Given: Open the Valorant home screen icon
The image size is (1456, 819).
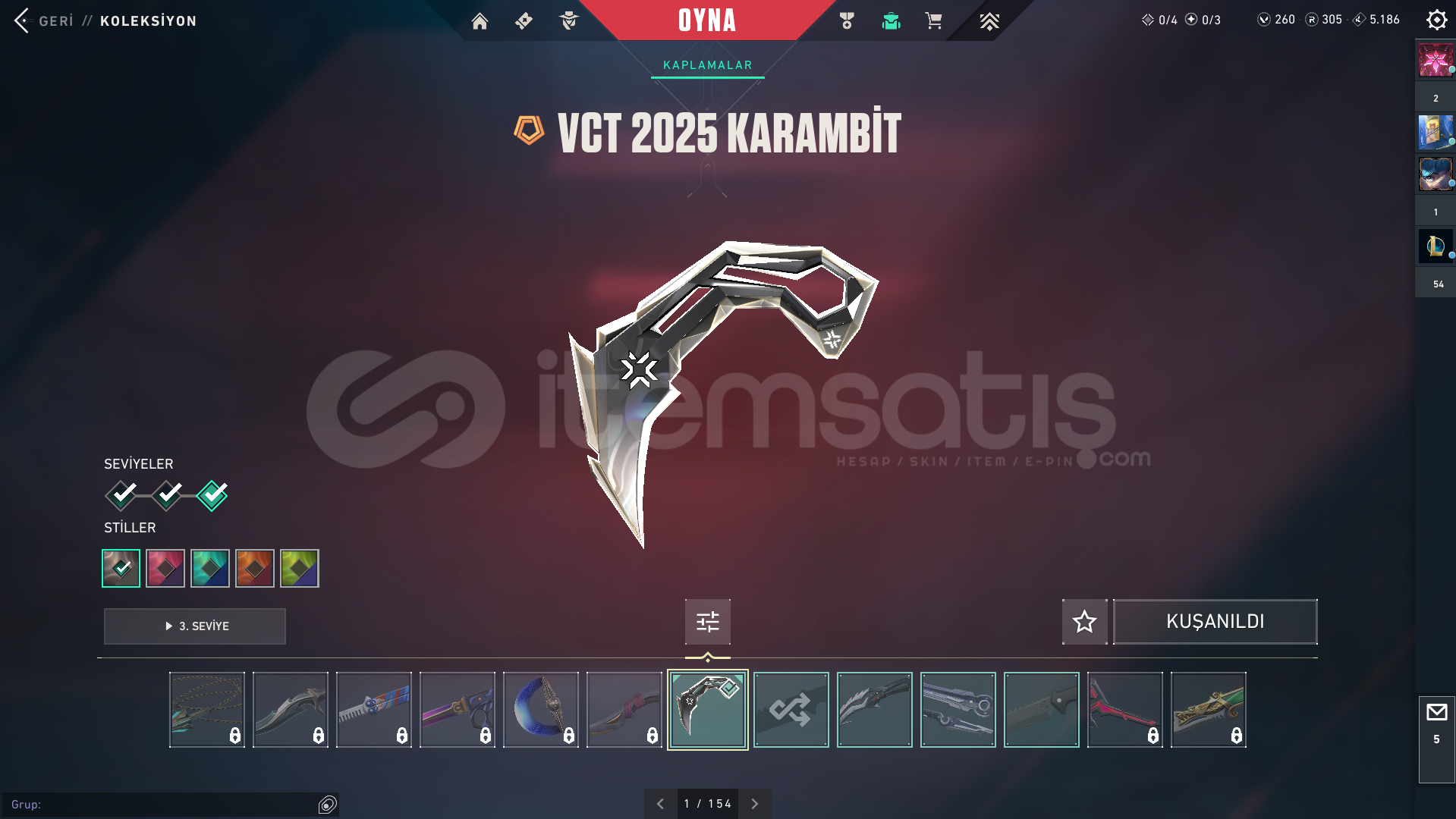Looking at the screenshot, I should pos(480,20).
